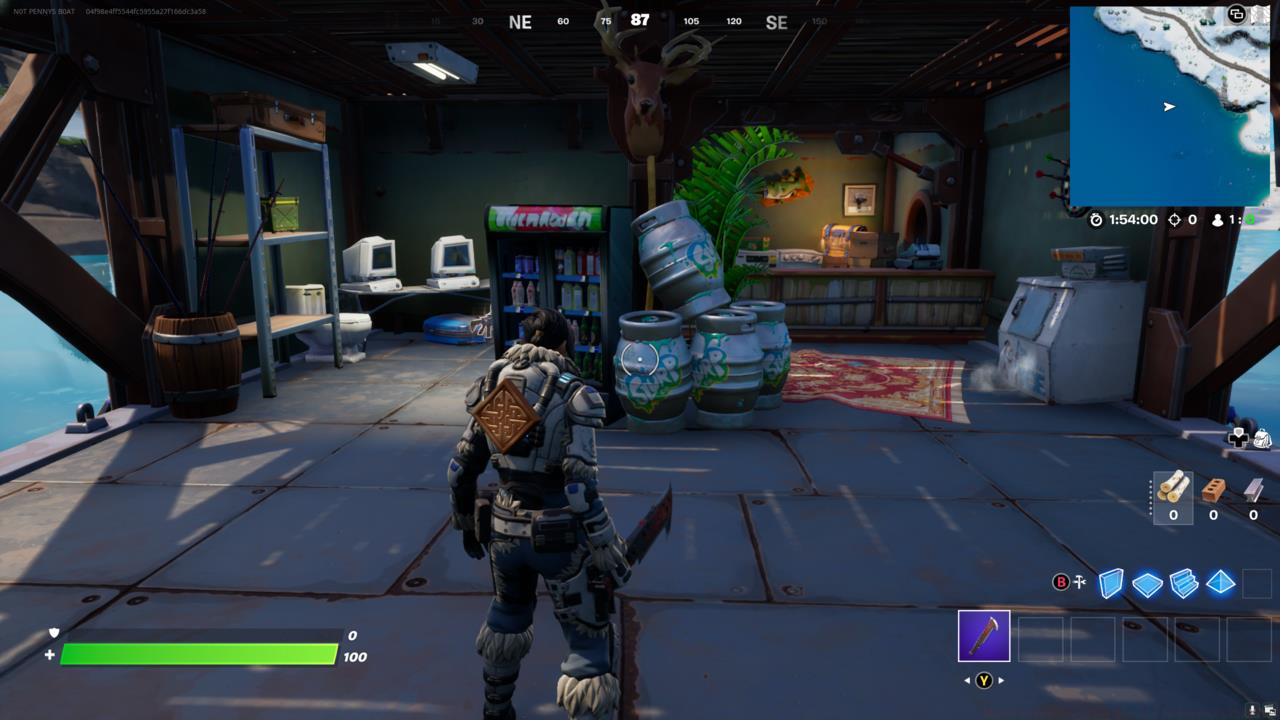Viewport: 1280px width, 720px height.
Task: Toggle the minimap expand icon
Action: coord(1237,15)
